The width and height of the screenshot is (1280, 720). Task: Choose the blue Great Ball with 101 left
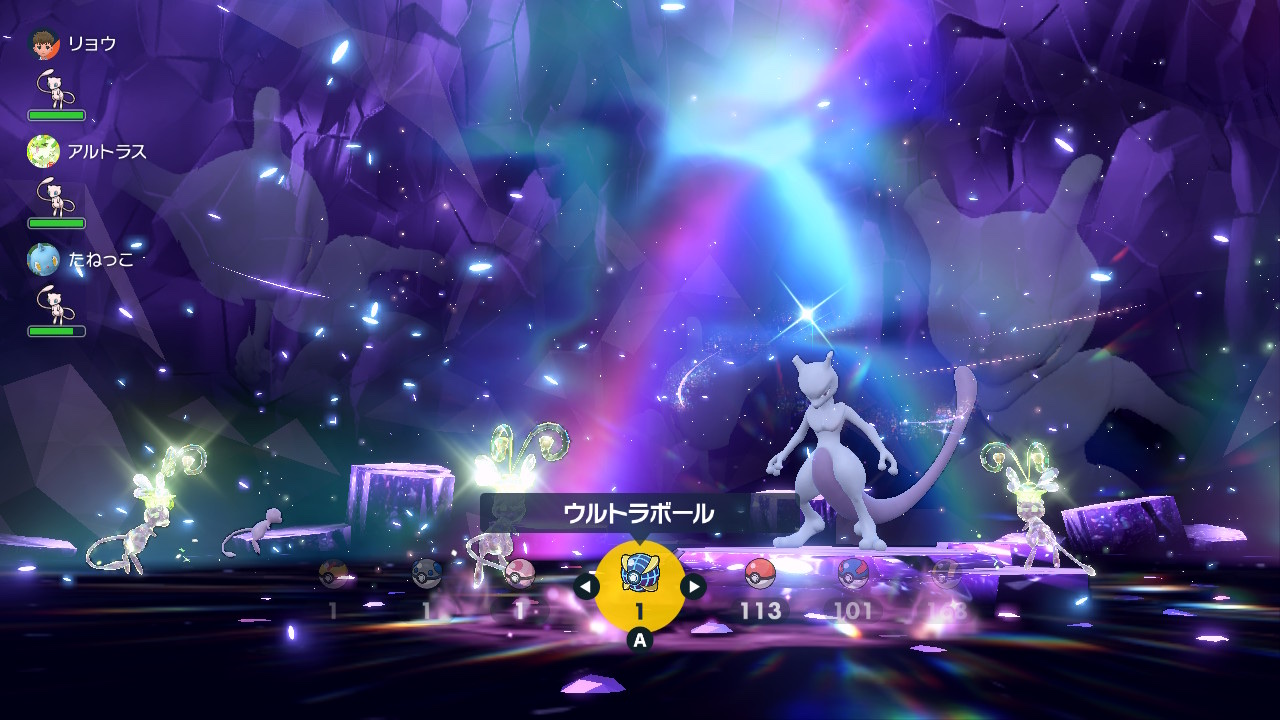coord(853,574)
